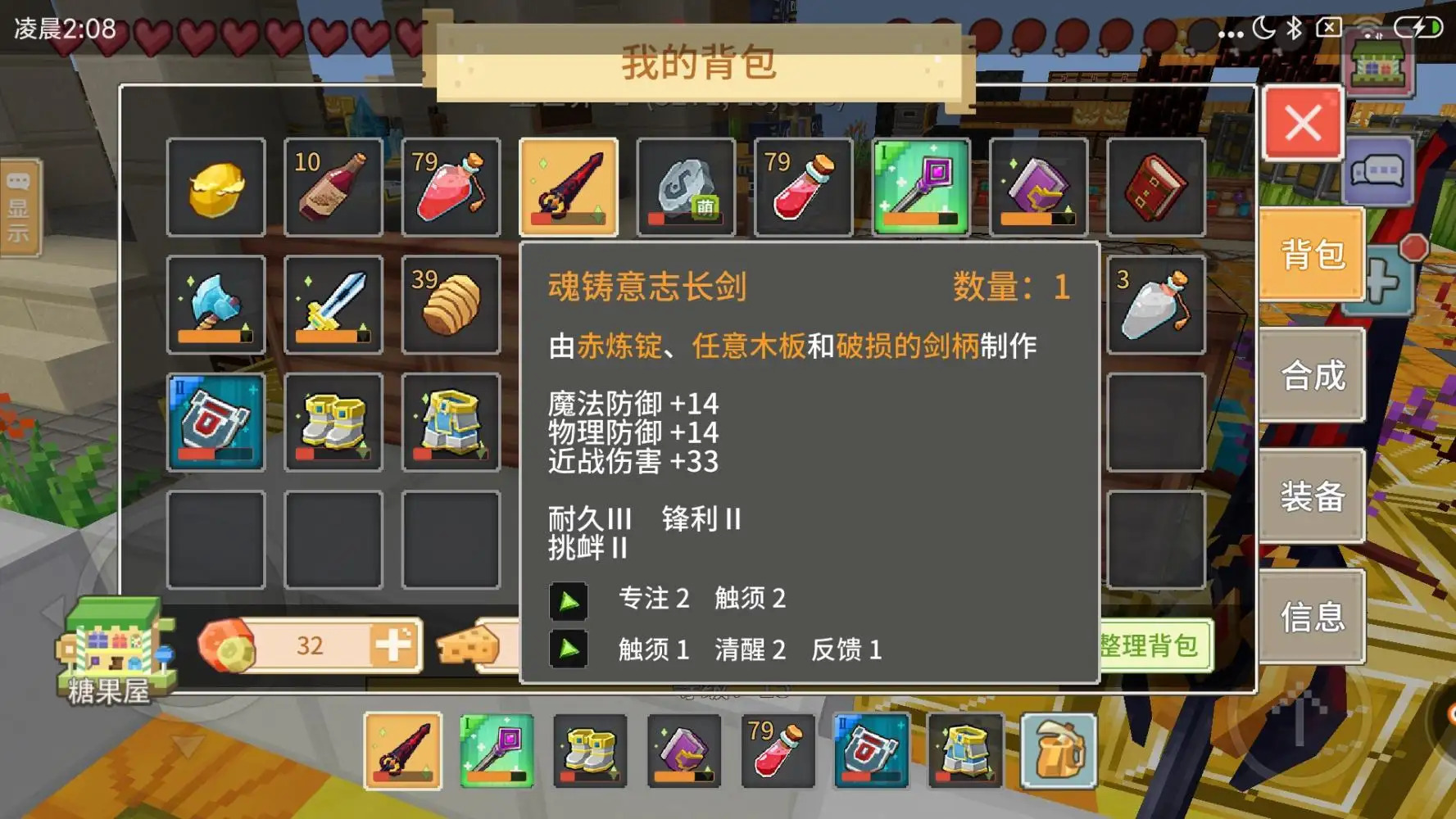Select the level I purple magic staff

[x=921, y=187]
